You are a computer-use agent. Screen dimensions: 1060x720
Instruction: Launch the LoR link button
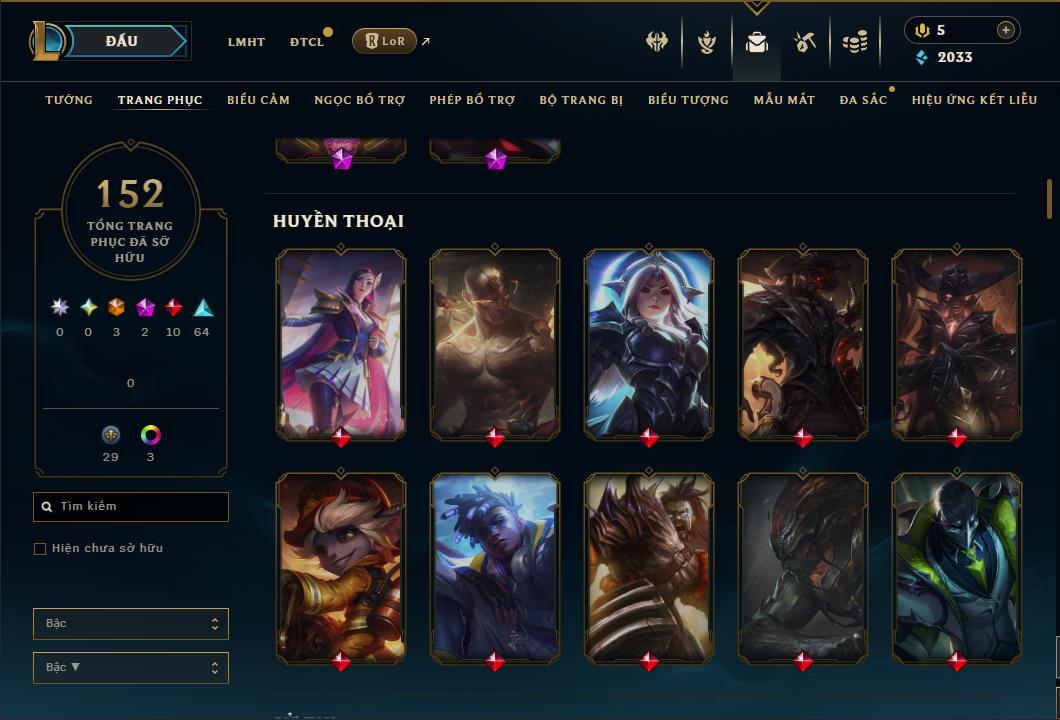pos(384,41)
